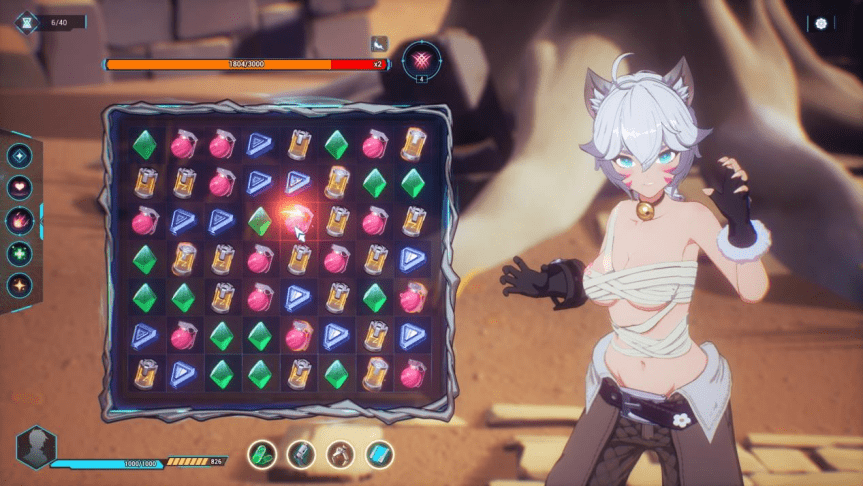Image resolution: width=863 pixels, height=486 pixels.
Task: Trigger the golden sparkle skill
Action: pos(19,285)
